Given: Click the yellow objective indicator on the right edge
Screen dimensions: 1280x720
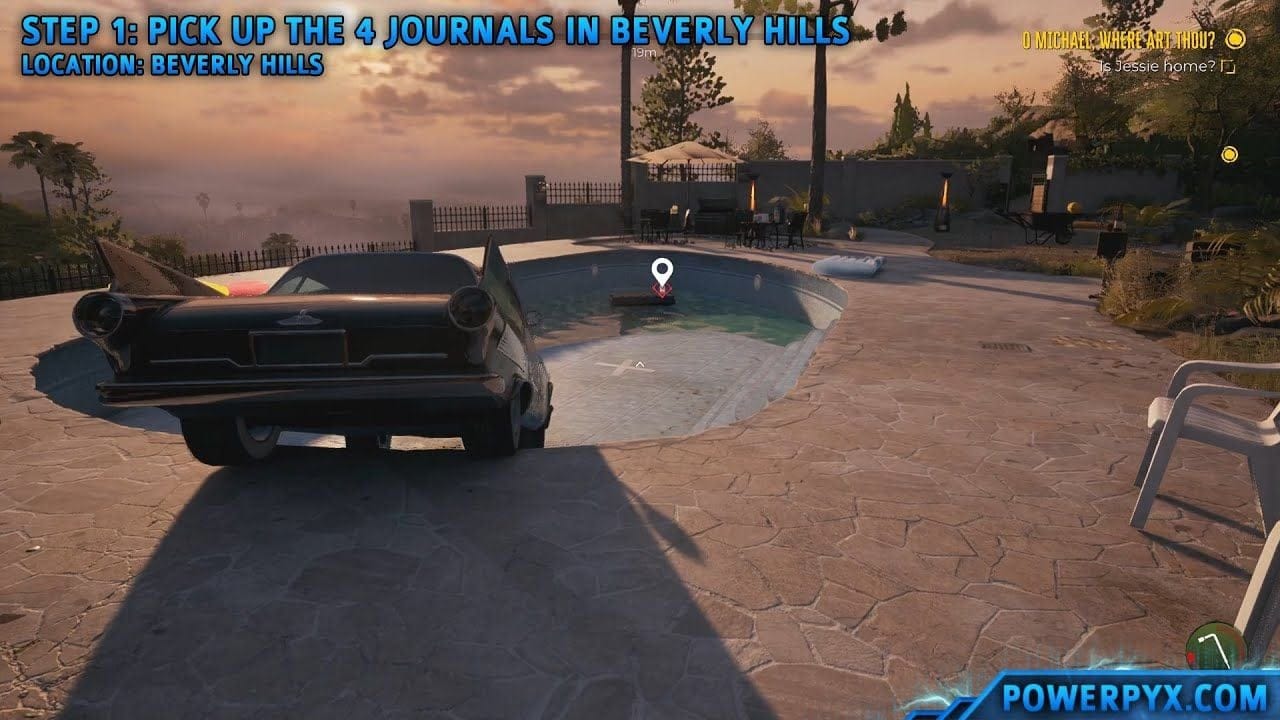Looking at the screenshot, I should [1227, 155].
